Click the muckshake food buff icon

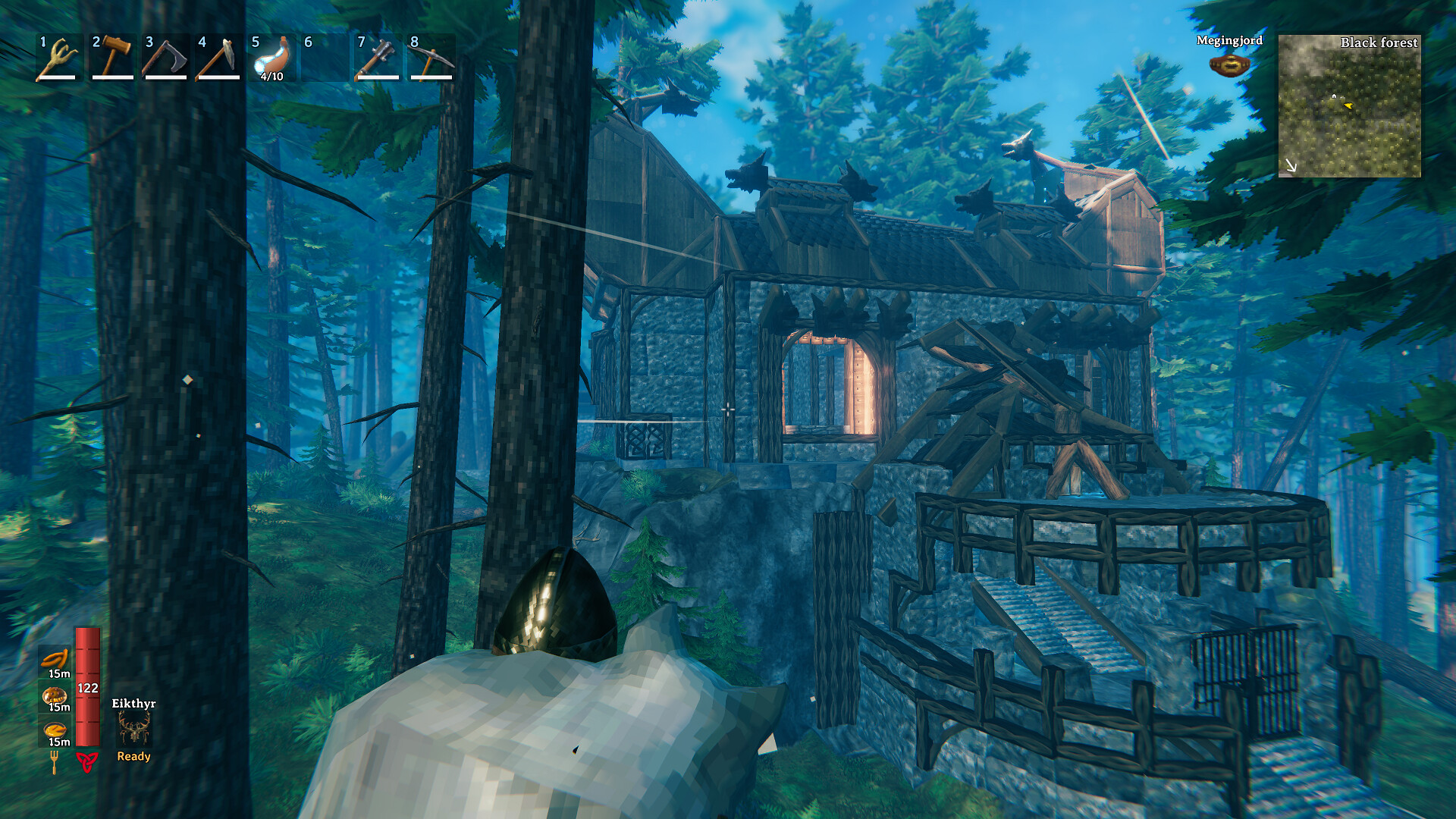(54, 695)
